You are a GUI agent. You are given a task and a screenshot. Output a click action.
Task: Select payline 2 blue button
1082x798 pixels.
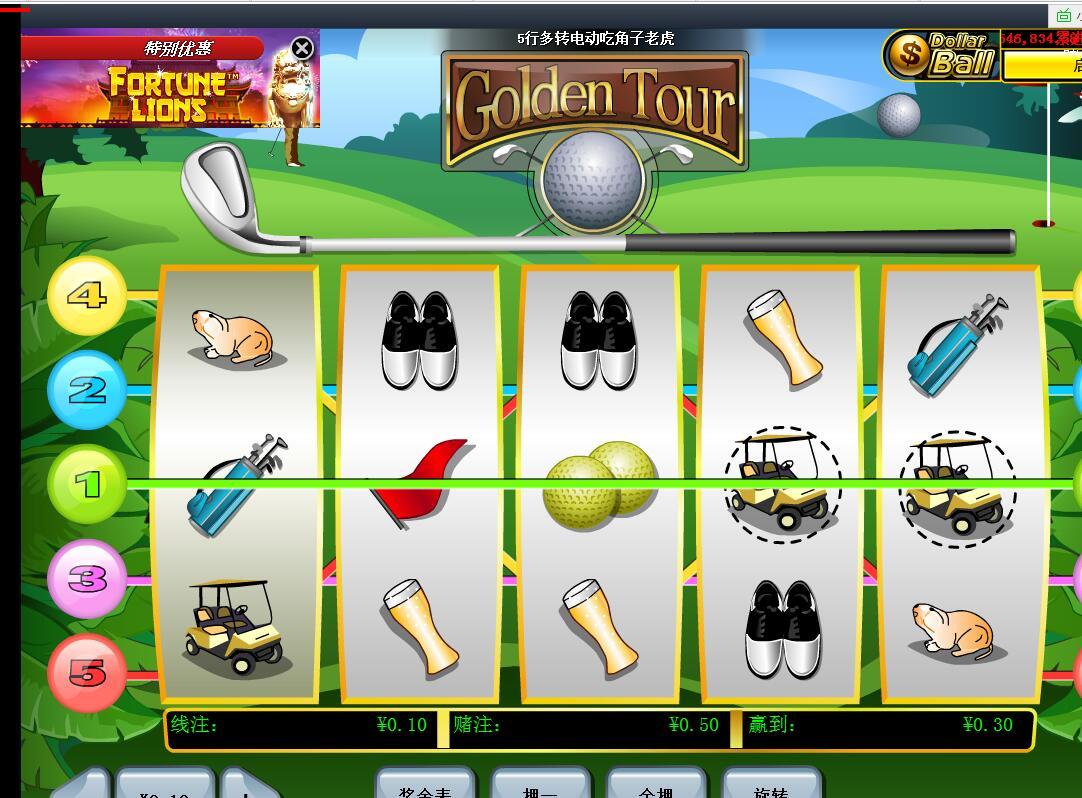point(87,390)
